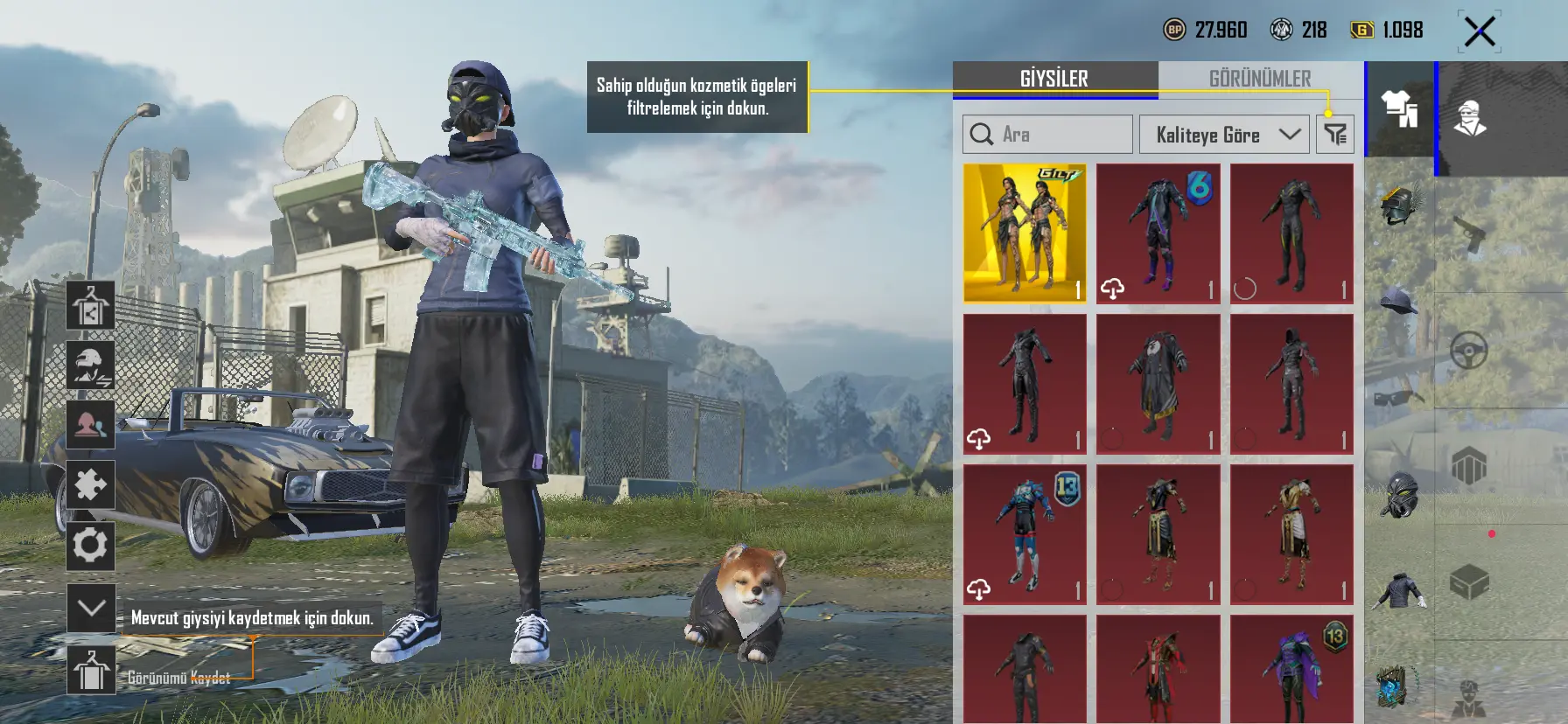Close the wardrobe with the X button

[1480, 32]
